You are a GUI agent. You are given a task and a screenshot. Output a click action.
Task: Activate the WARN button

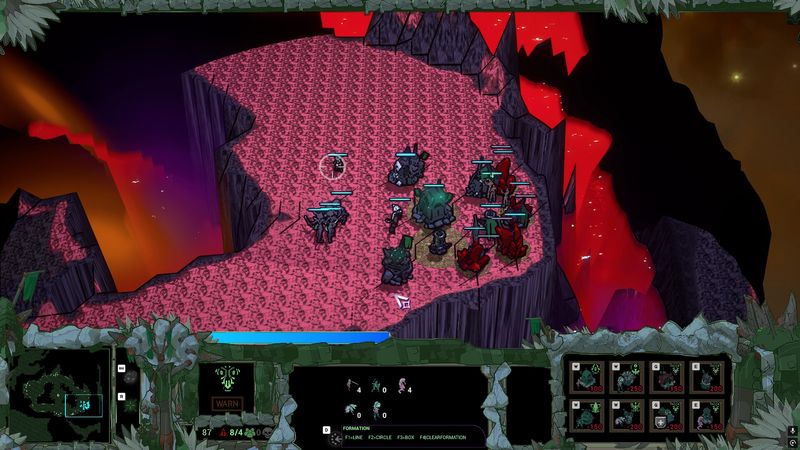click(x=227, y=404)
